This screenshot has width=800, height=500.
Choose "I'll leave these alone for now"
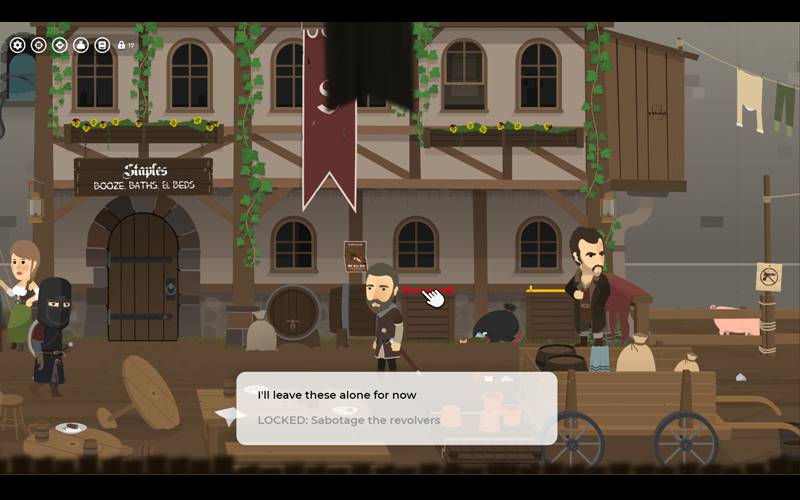pyautogui.click(x=336, y=395)
